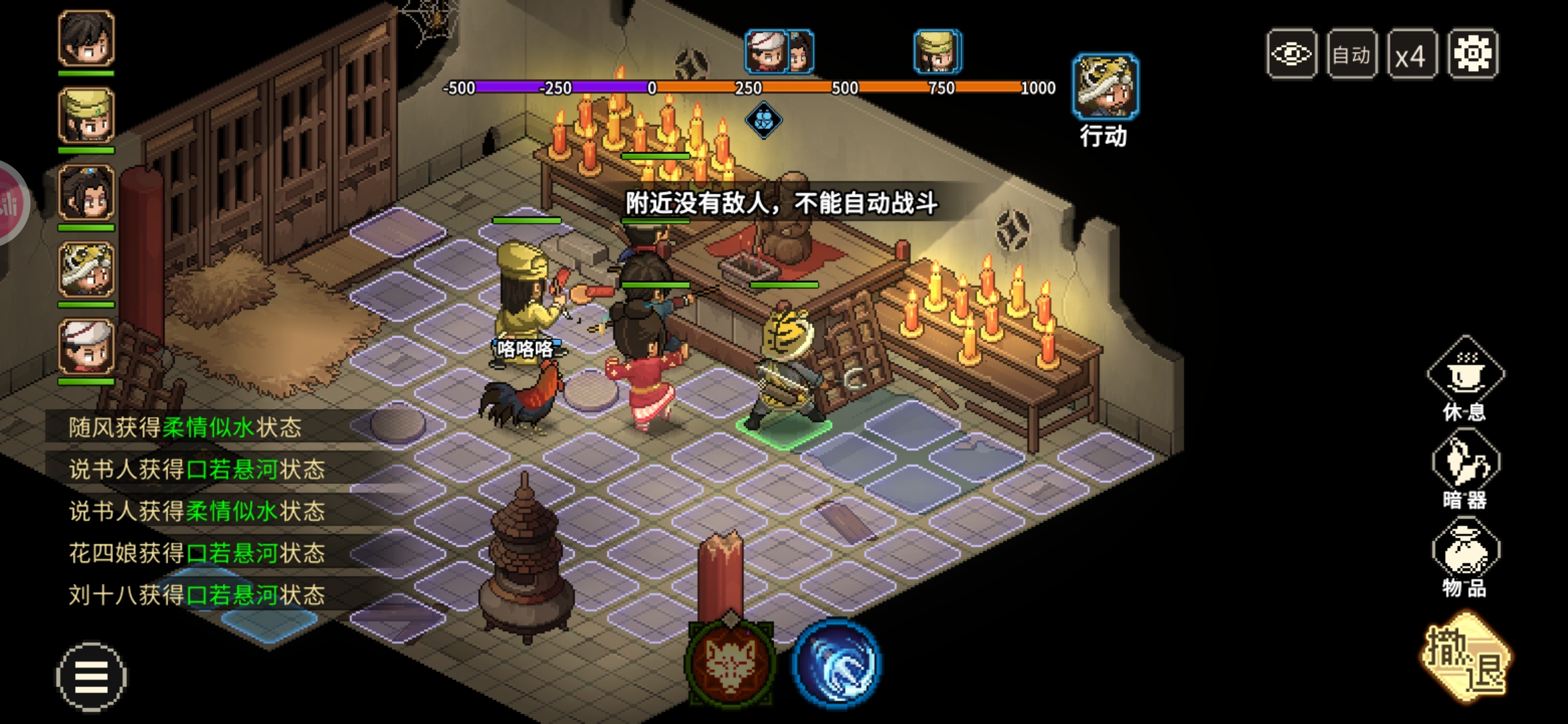Select the dark-haired hero portrait at top
The image size is (1568, 724).
click(86, 38)
